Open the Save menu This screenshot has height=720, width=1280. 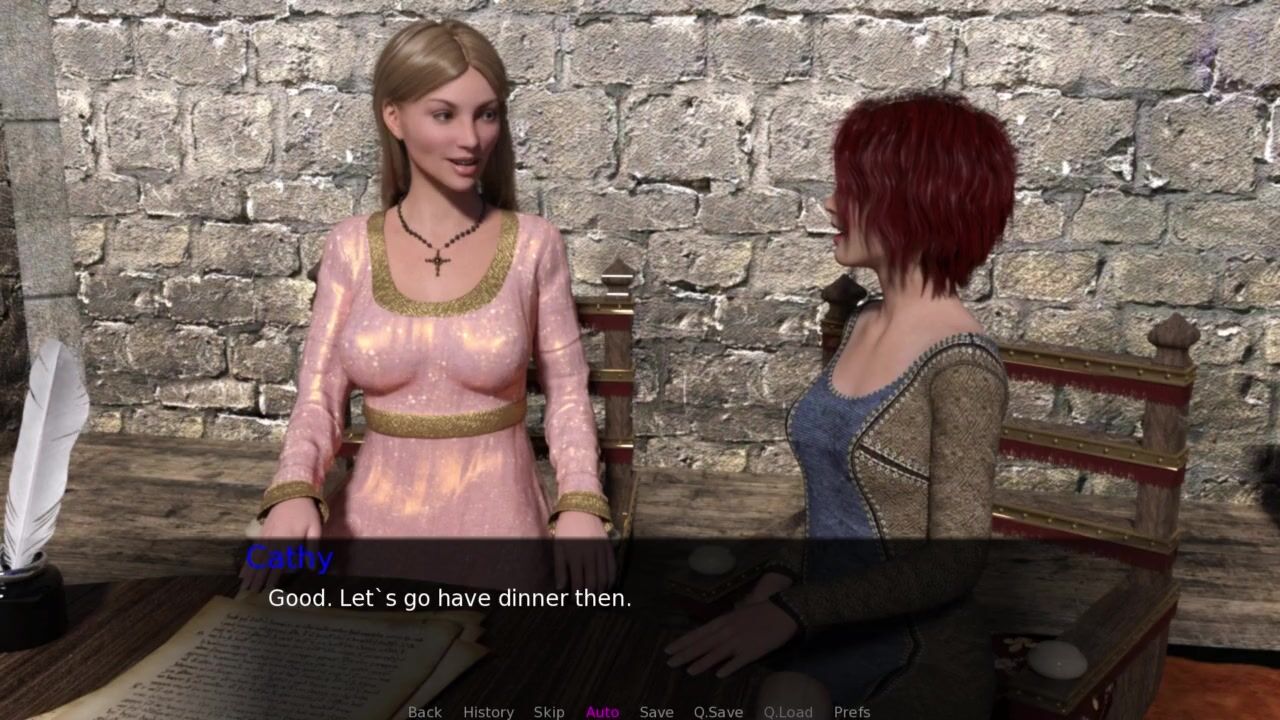point(656,712)
